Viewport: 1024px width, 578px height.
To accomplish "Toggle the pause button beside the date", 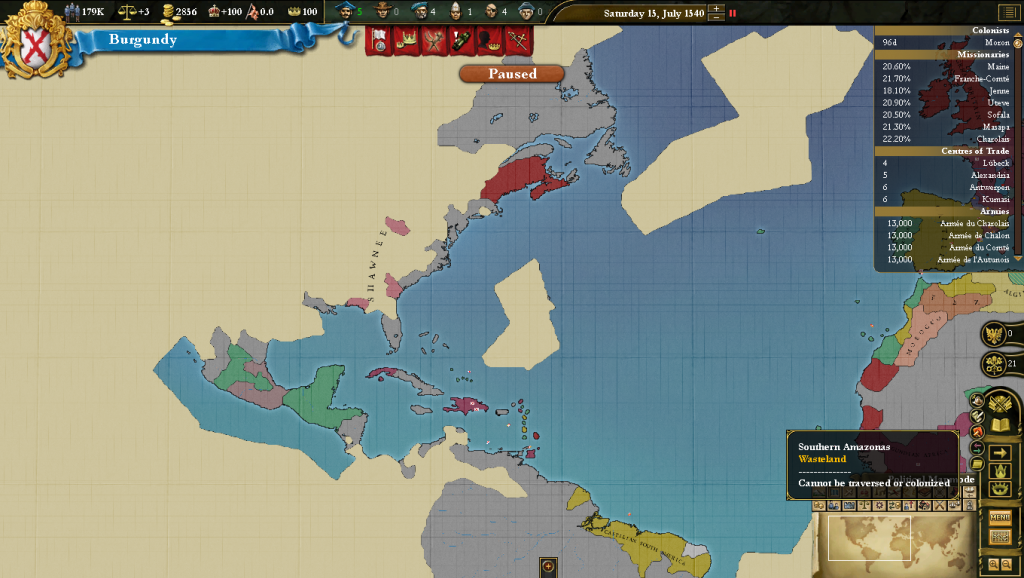I will (732, 13).
